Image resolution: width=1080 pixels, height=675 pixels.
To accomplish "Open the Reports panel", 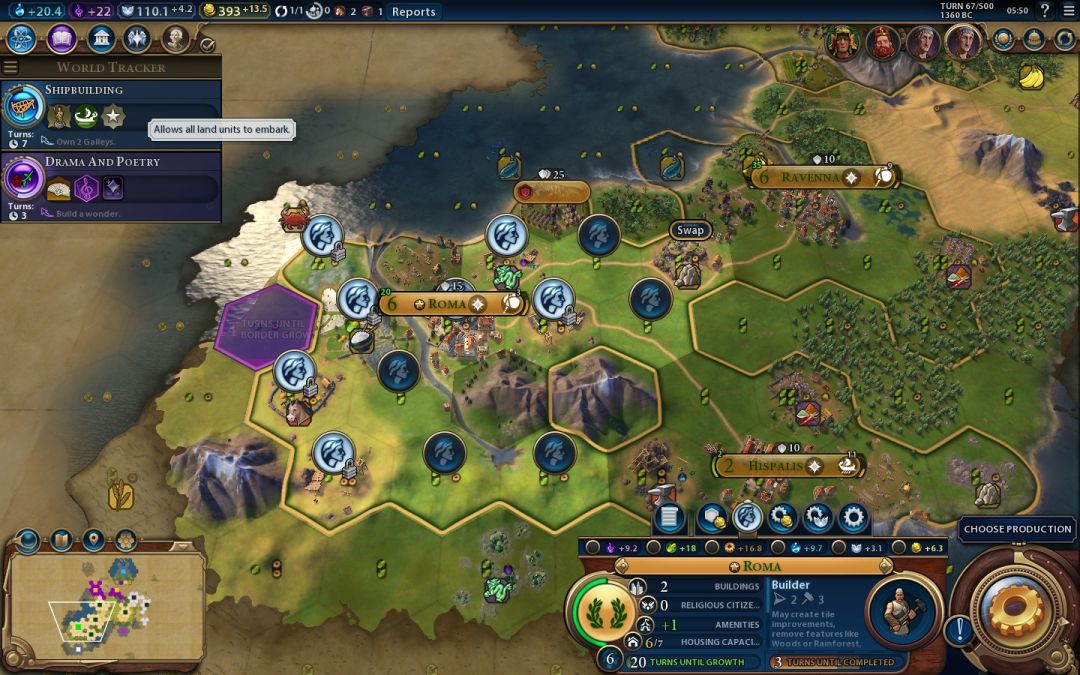I will click(413, 11).
